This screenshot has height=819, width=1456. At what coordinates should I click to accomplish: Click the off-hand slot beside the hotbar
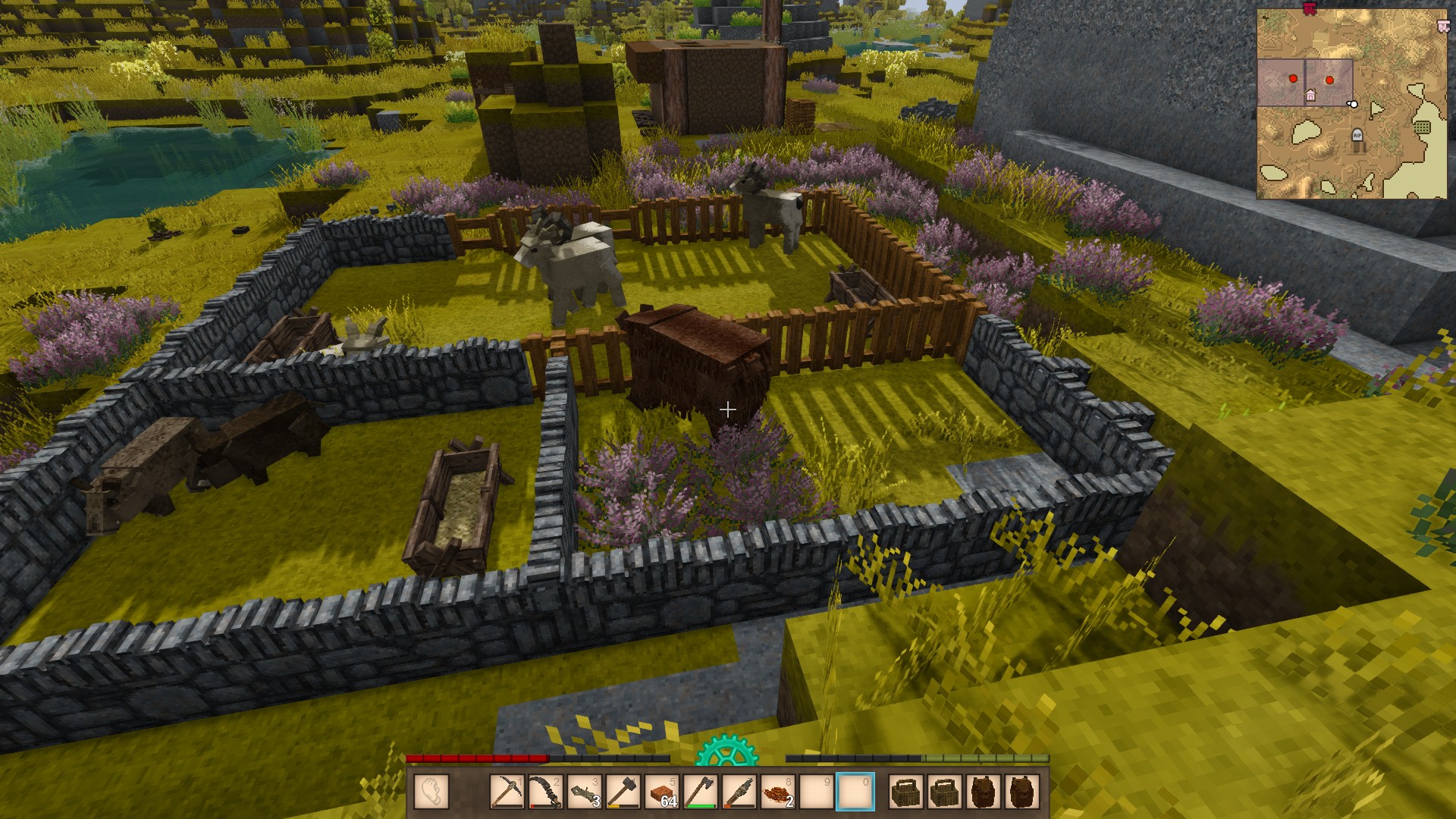[x=431, y=792]
